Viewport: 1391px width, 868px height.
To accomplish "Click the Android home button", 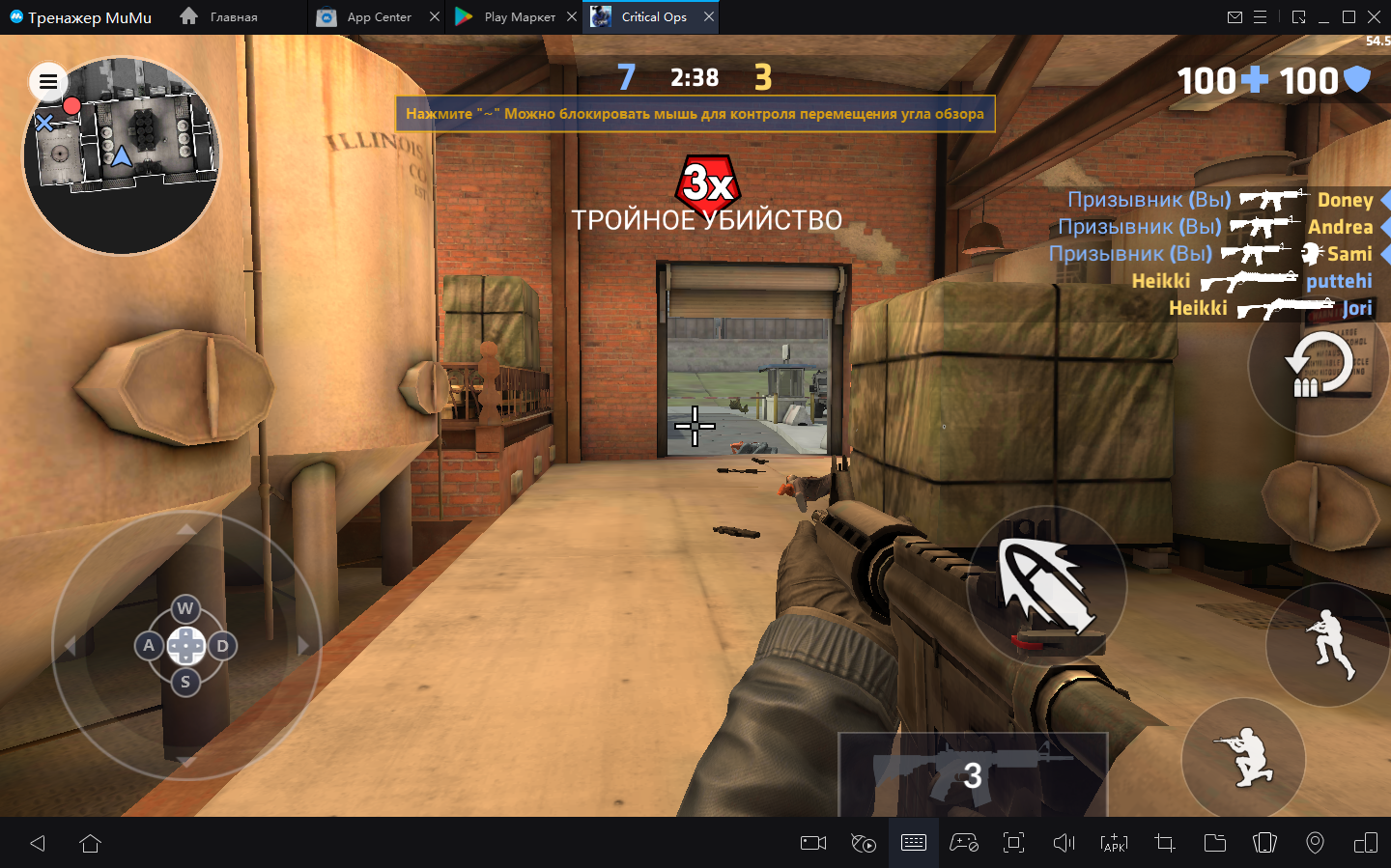I will (x=91, y=843).
